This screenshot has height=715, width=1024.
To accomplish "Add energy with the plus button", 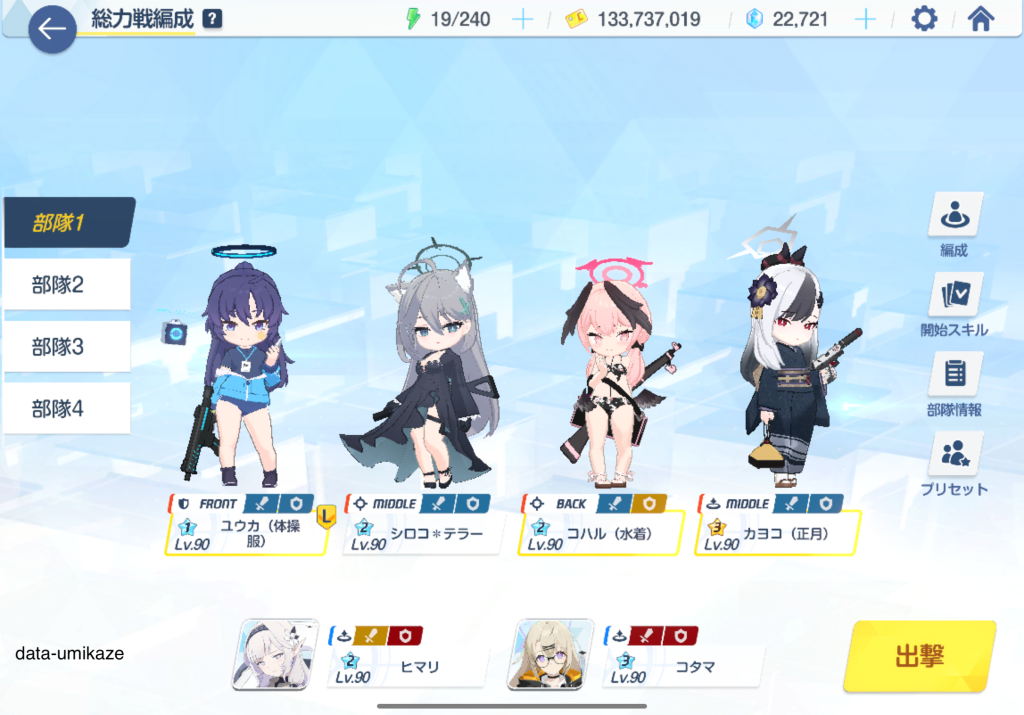I will pos(522,19).
